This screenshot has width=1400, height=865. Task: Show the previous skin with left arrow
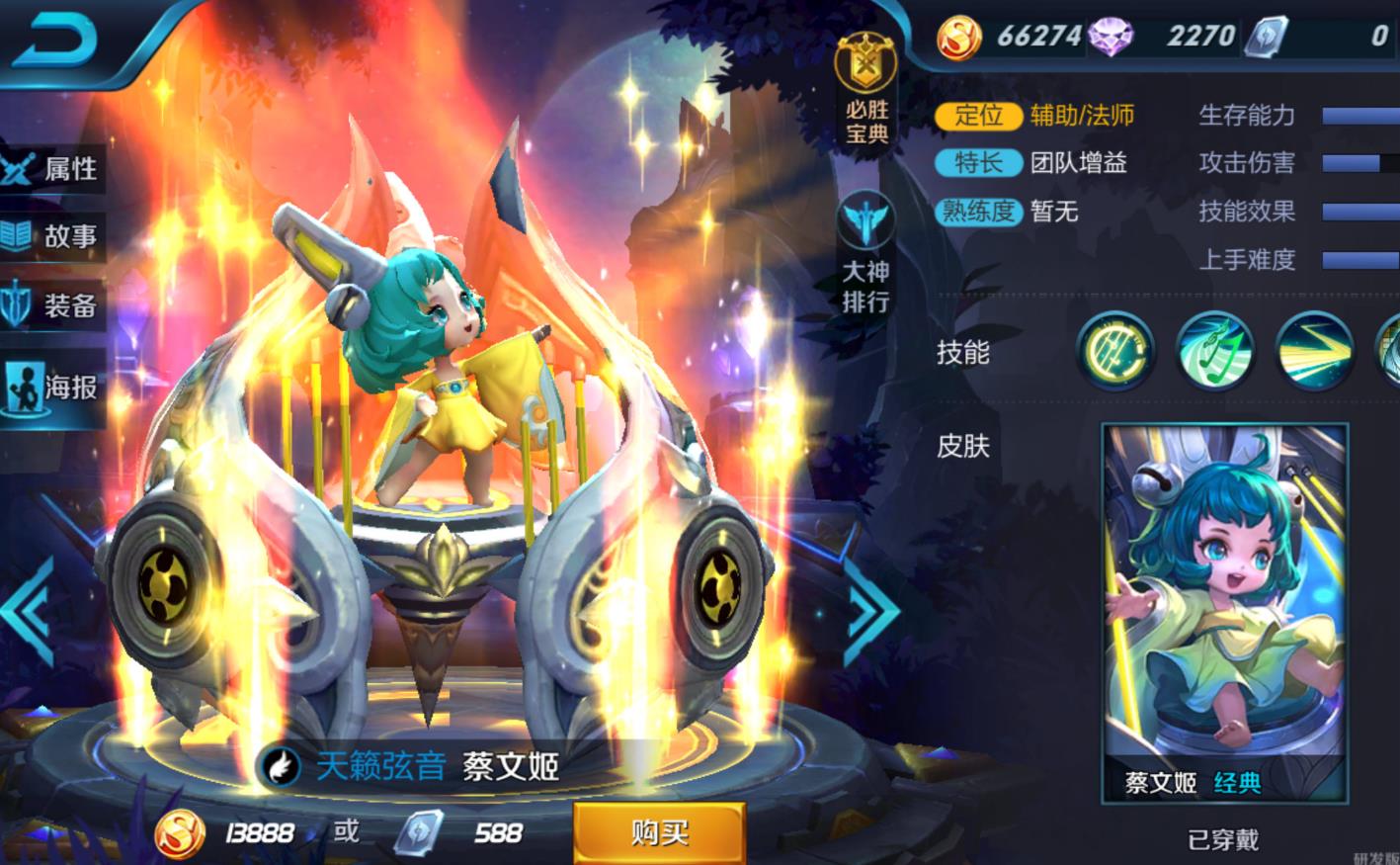click(x=30, y=610)
